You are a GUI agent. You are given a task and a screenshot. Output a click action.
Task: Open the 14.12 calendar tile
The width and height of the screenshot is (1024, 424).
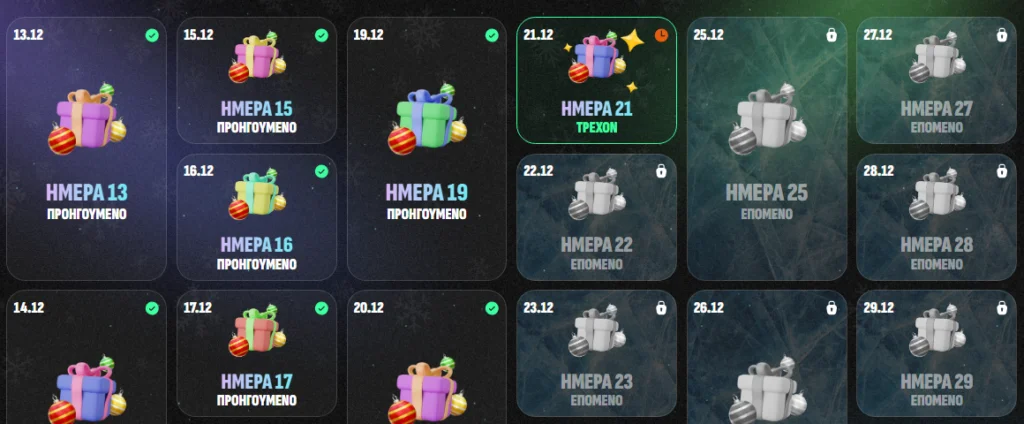pyautogui.click(x=86, y=360)
